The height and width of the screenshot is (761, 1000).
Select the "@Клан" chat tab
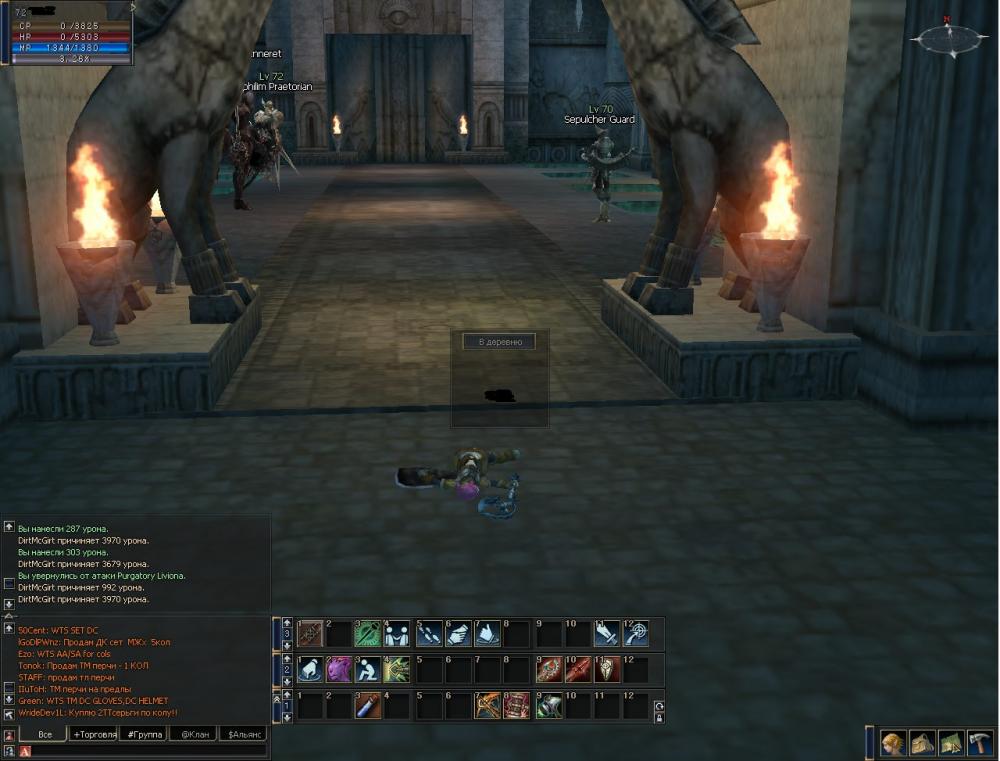coord(193,734)
